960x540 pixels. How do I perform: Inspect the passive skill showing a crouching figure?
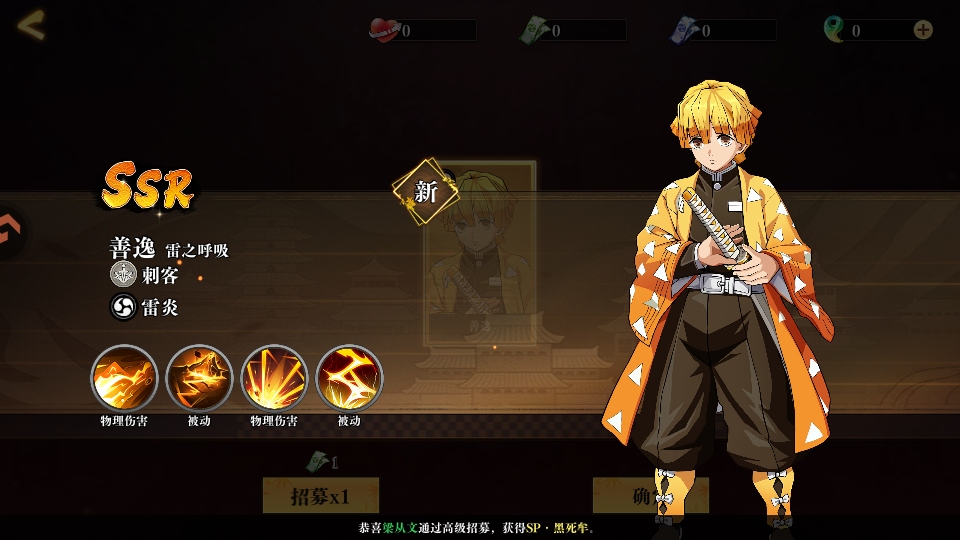[199, 378]
